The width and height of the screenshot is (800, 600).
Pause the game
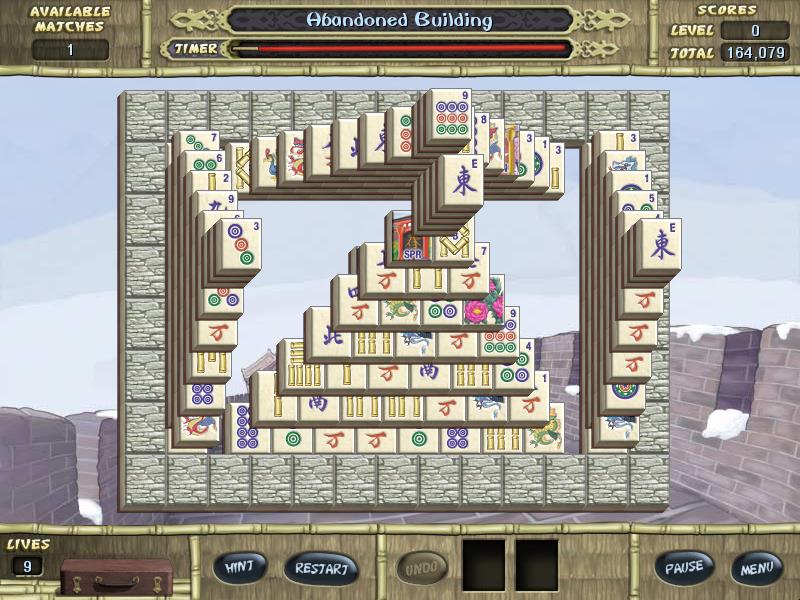click(x=684, y=567)
